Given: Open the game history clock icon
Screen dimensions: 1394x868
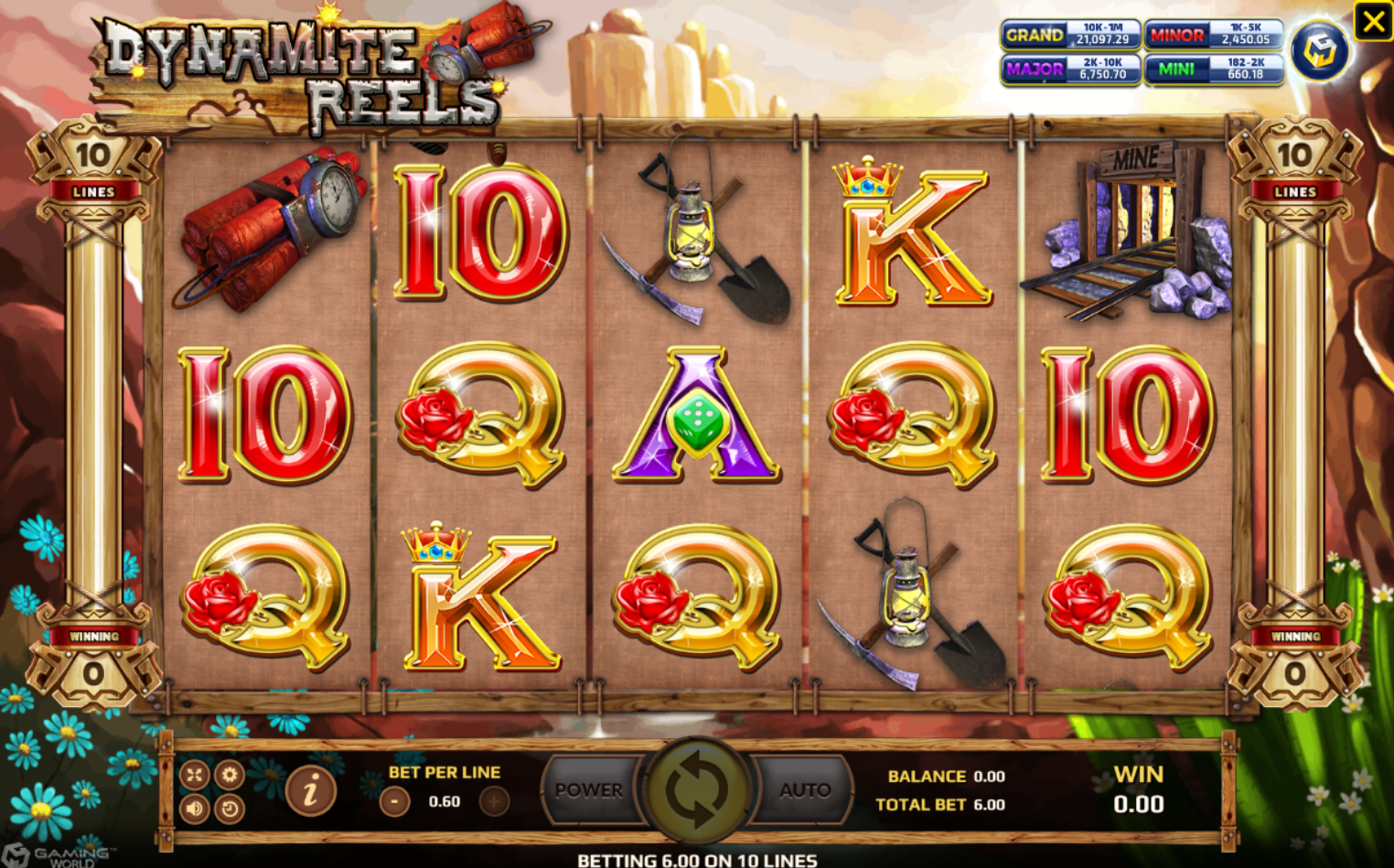Looking at the screenshot, I should [x=231, y=809].
